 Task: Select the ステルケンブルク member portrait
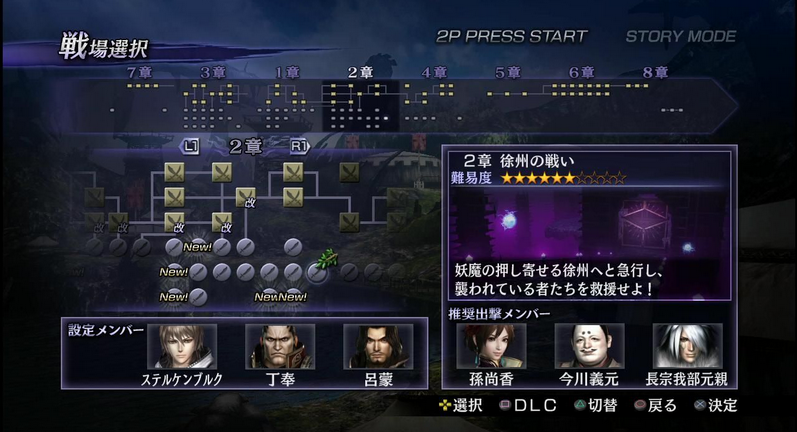coord(182,346)
